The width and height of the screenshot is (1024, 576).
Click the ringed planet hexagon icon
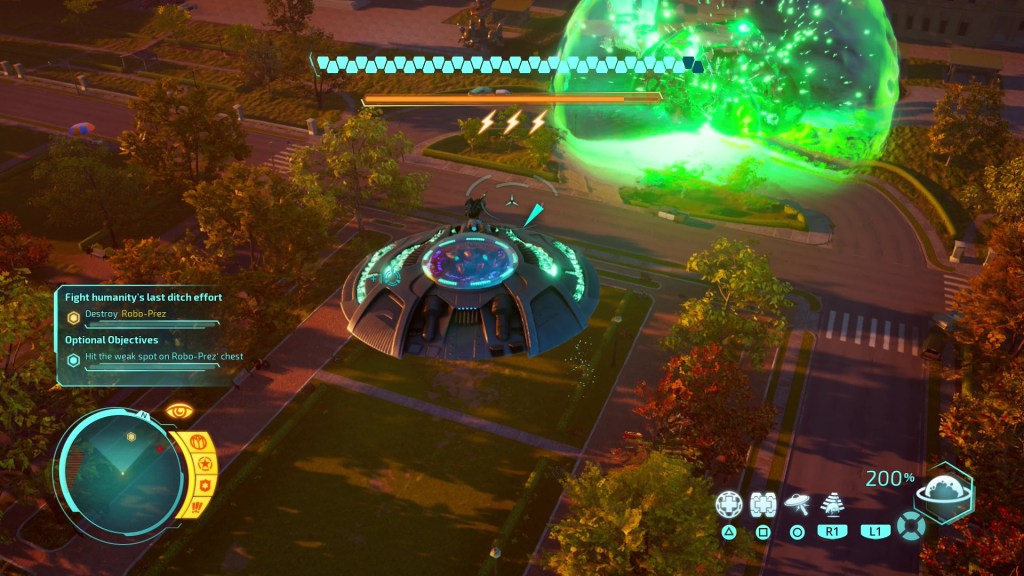944,493
